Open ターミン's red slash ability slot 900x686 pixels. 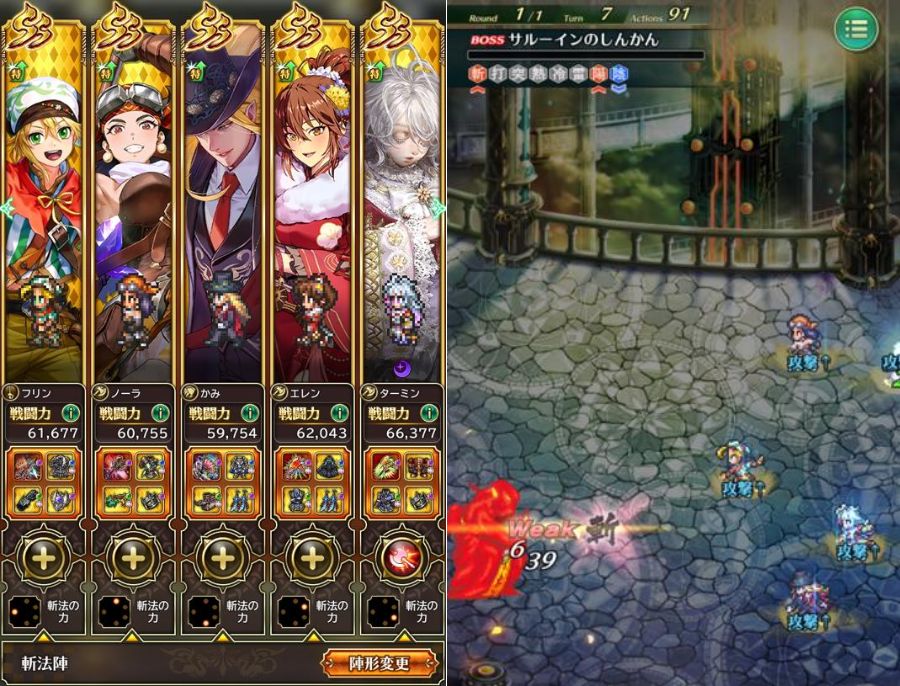[400, 558]
